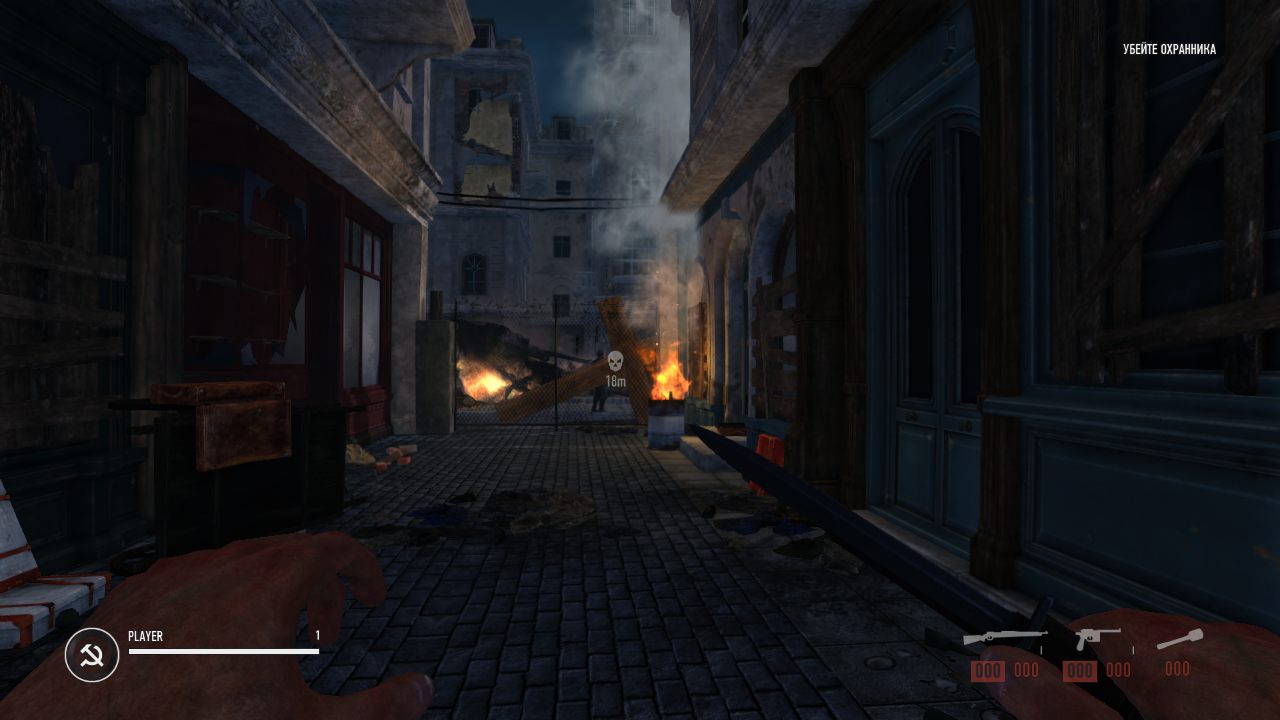Click the skull target marker at 18m

pyautogui.click(x=615, y=361)
